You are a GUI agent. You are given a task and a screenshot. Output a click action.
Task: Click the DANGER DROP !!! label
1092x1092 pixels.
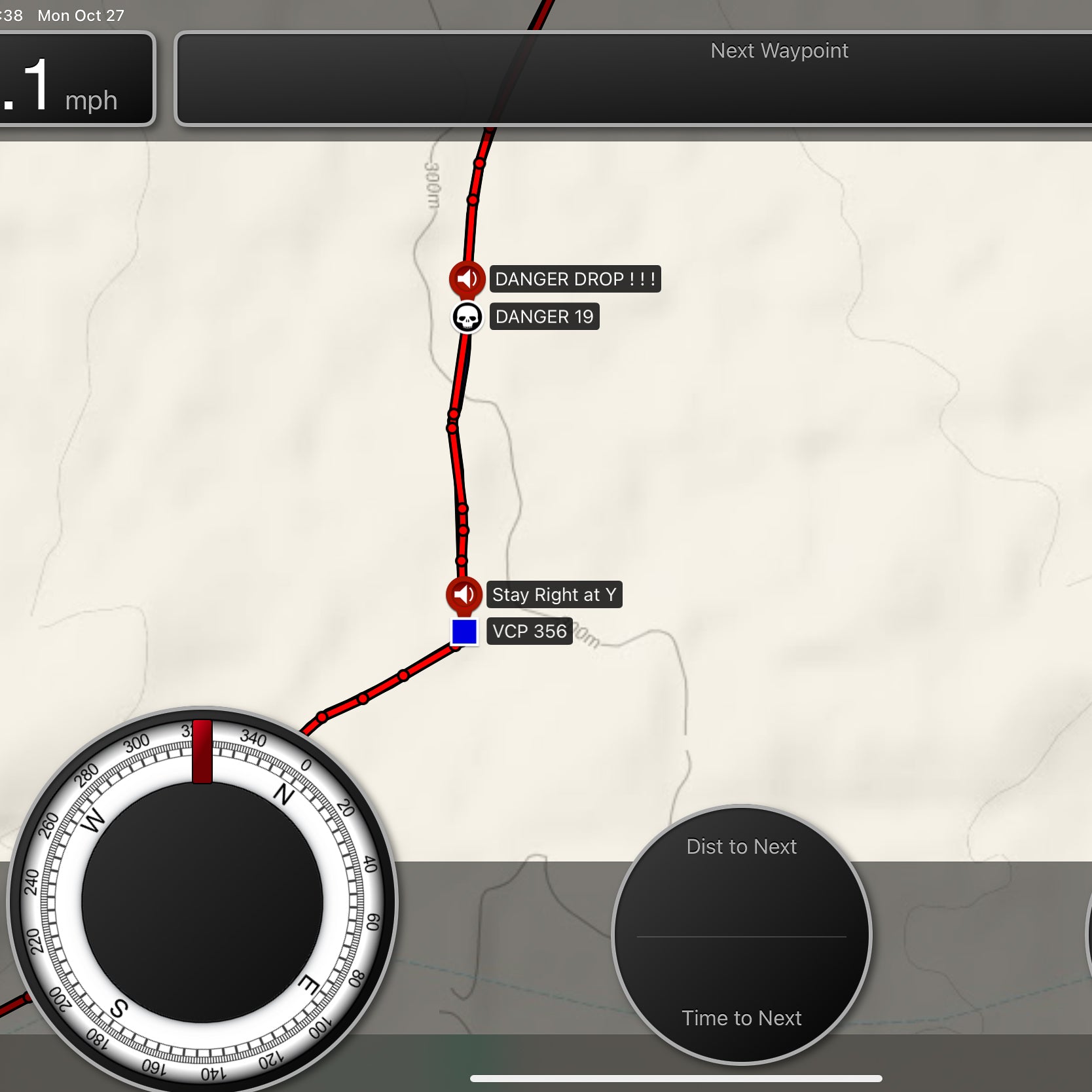coord(575,279)
